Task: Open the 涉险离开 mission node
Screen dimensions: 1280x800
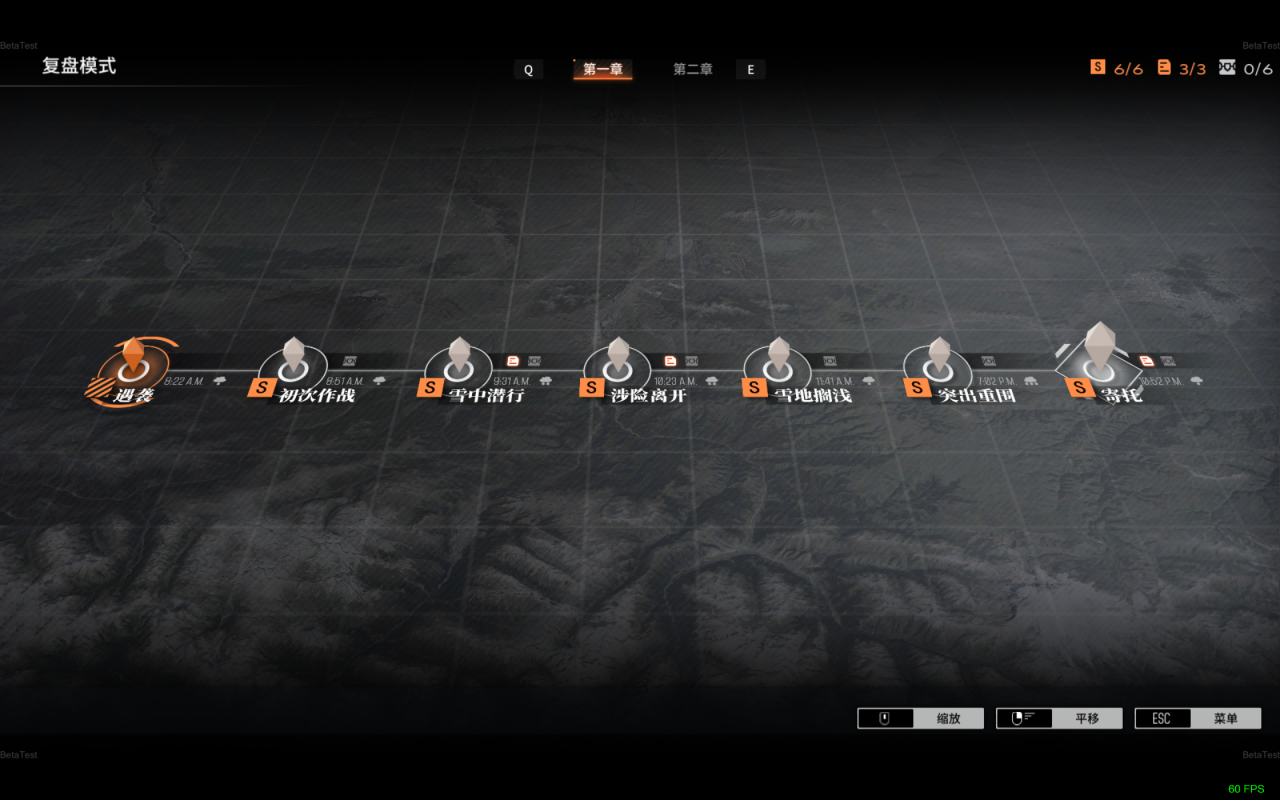Action: 618,370
